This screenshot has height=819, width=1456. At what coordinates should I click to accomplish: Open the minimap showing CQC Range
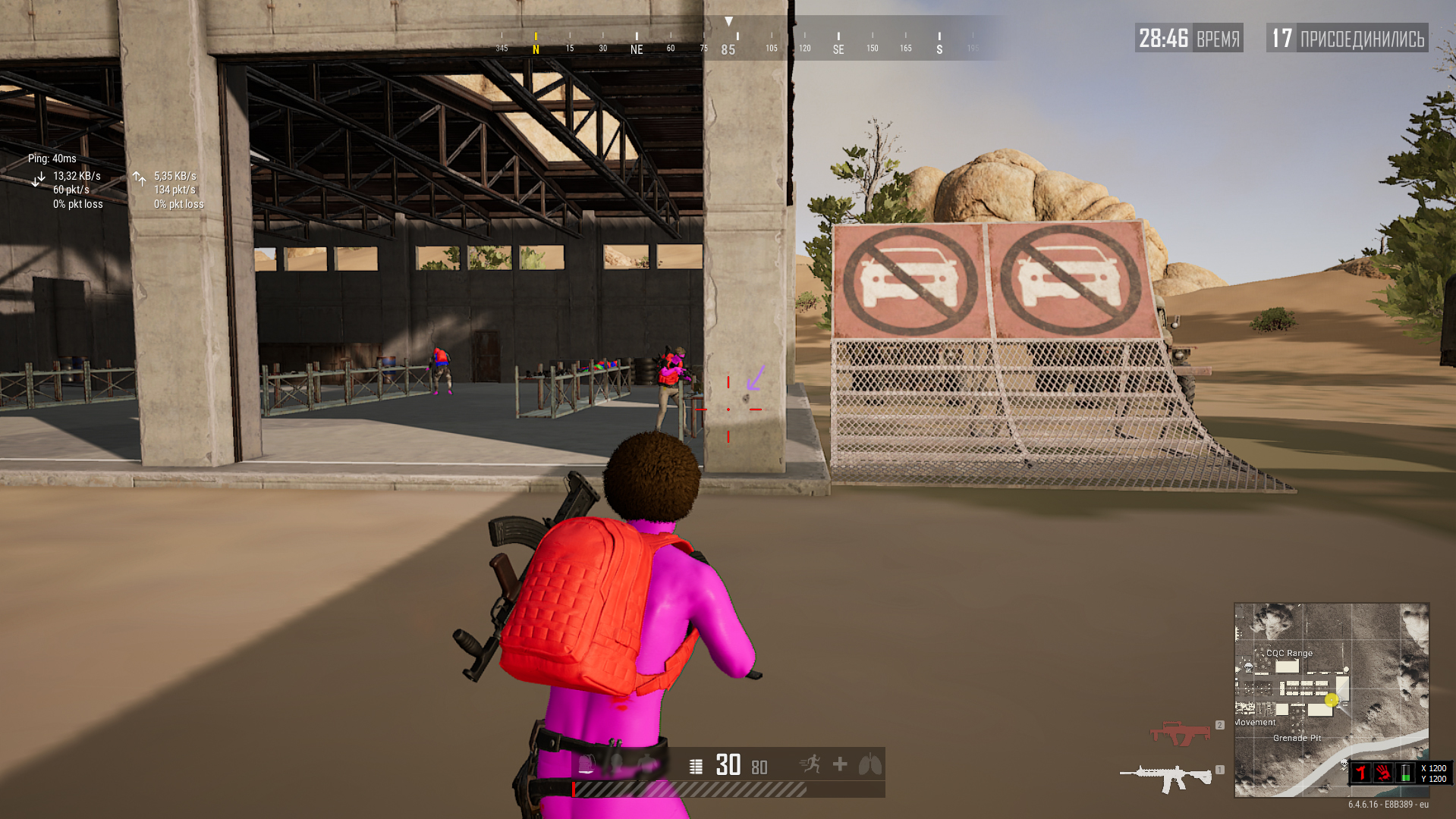point(1332,699)
